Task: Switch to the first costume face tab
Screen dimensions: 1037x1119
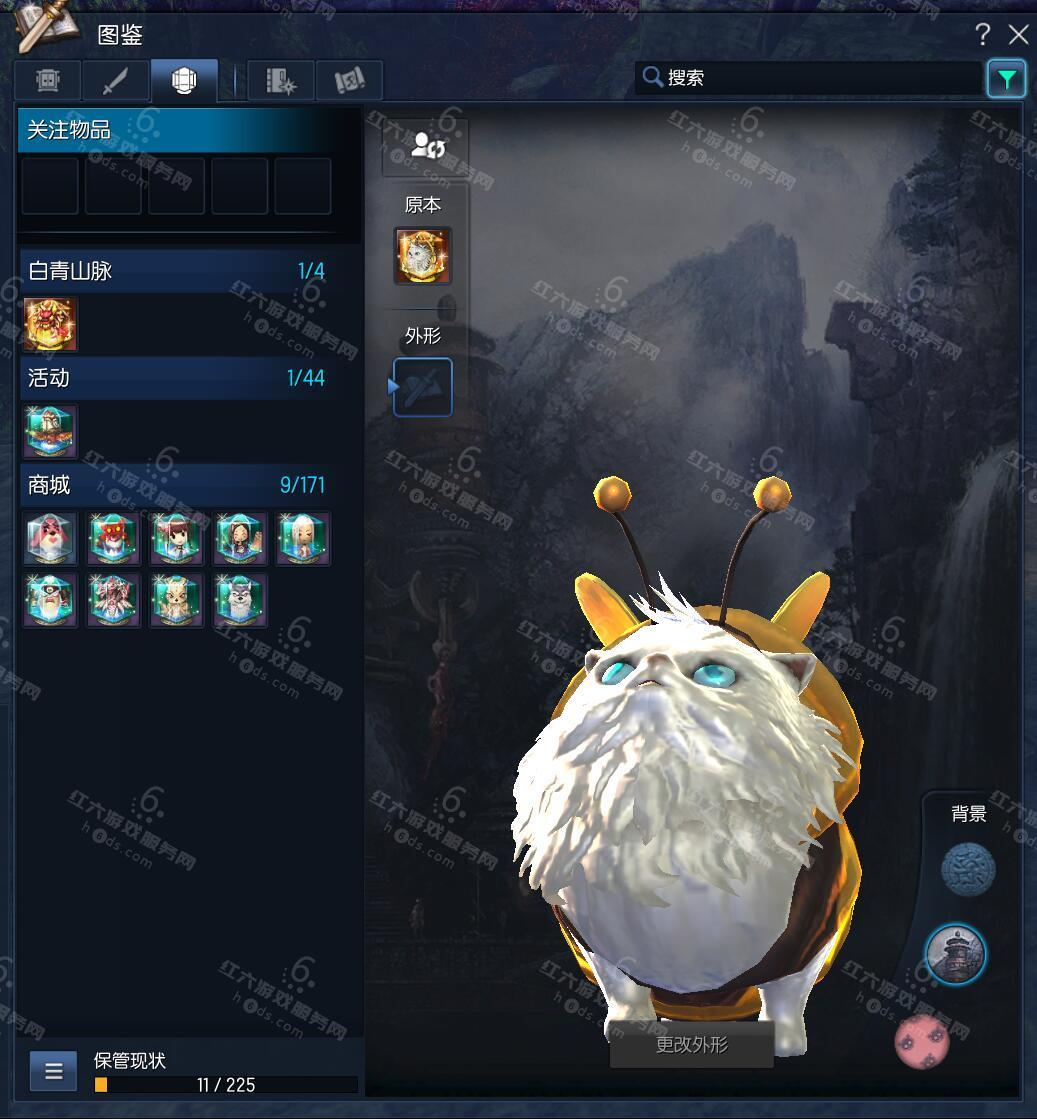Action: coord(48,81)
